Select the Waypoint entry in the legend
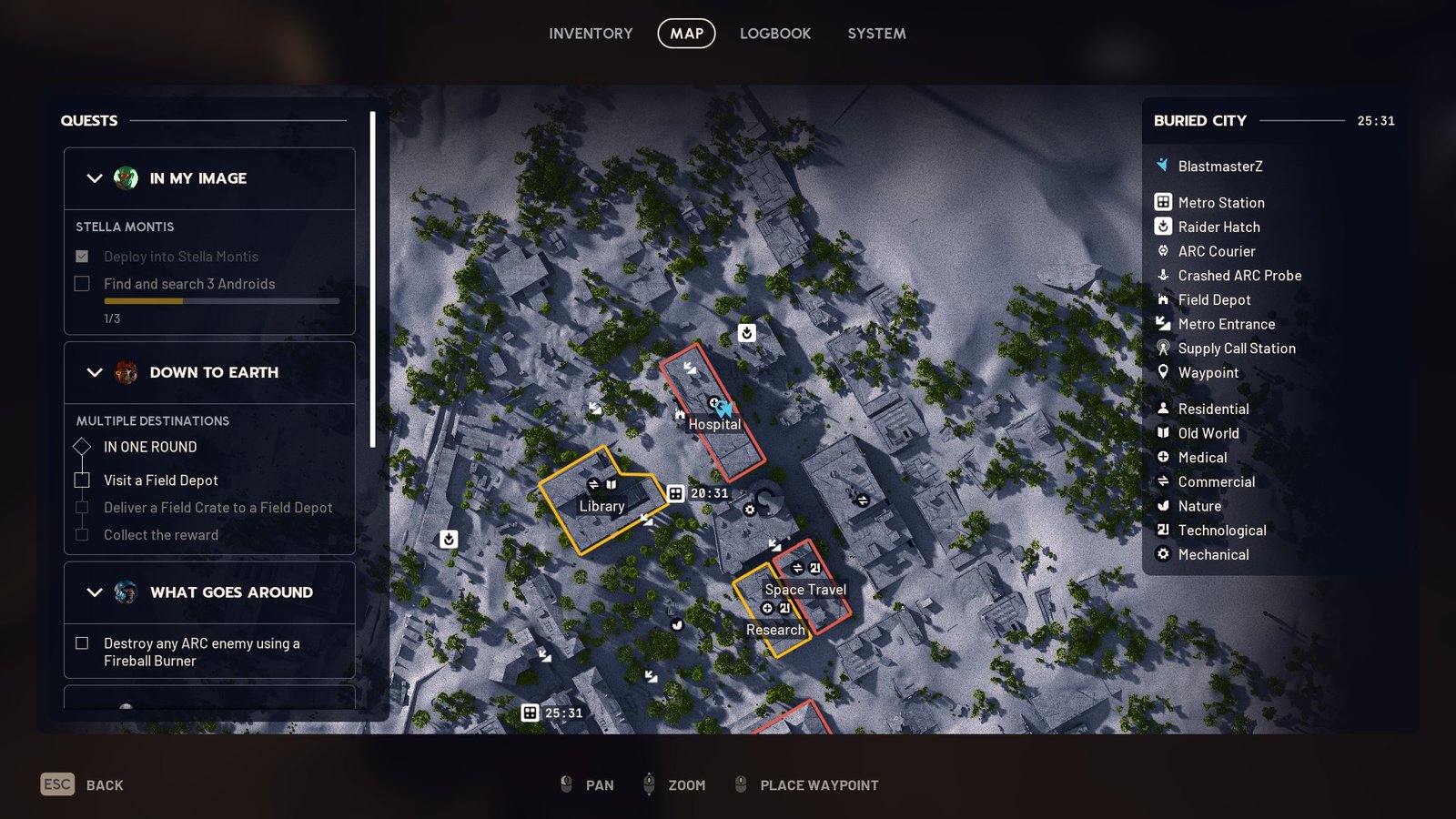The width and height of the screenshot is (1456, 819). [1162, 372]
